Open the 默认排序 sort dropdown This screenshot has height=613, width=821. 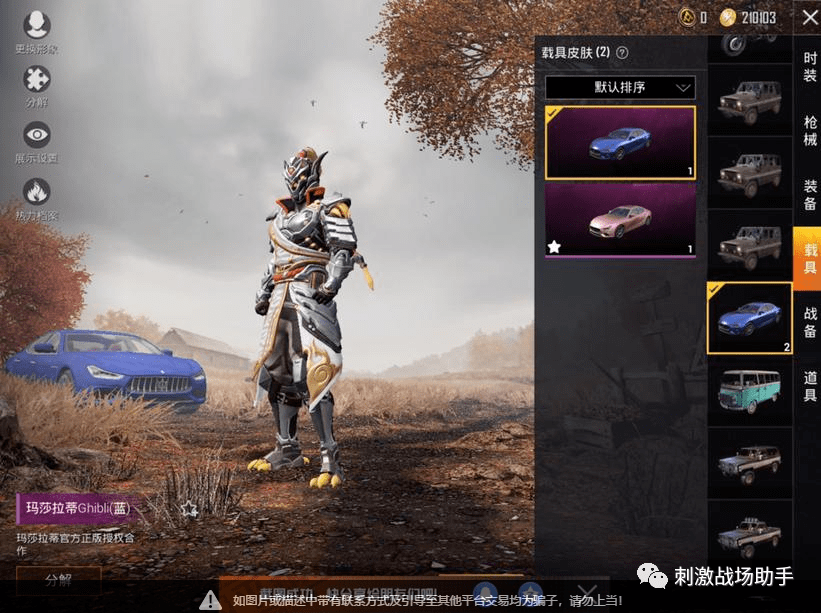click(x=620, y=88)
